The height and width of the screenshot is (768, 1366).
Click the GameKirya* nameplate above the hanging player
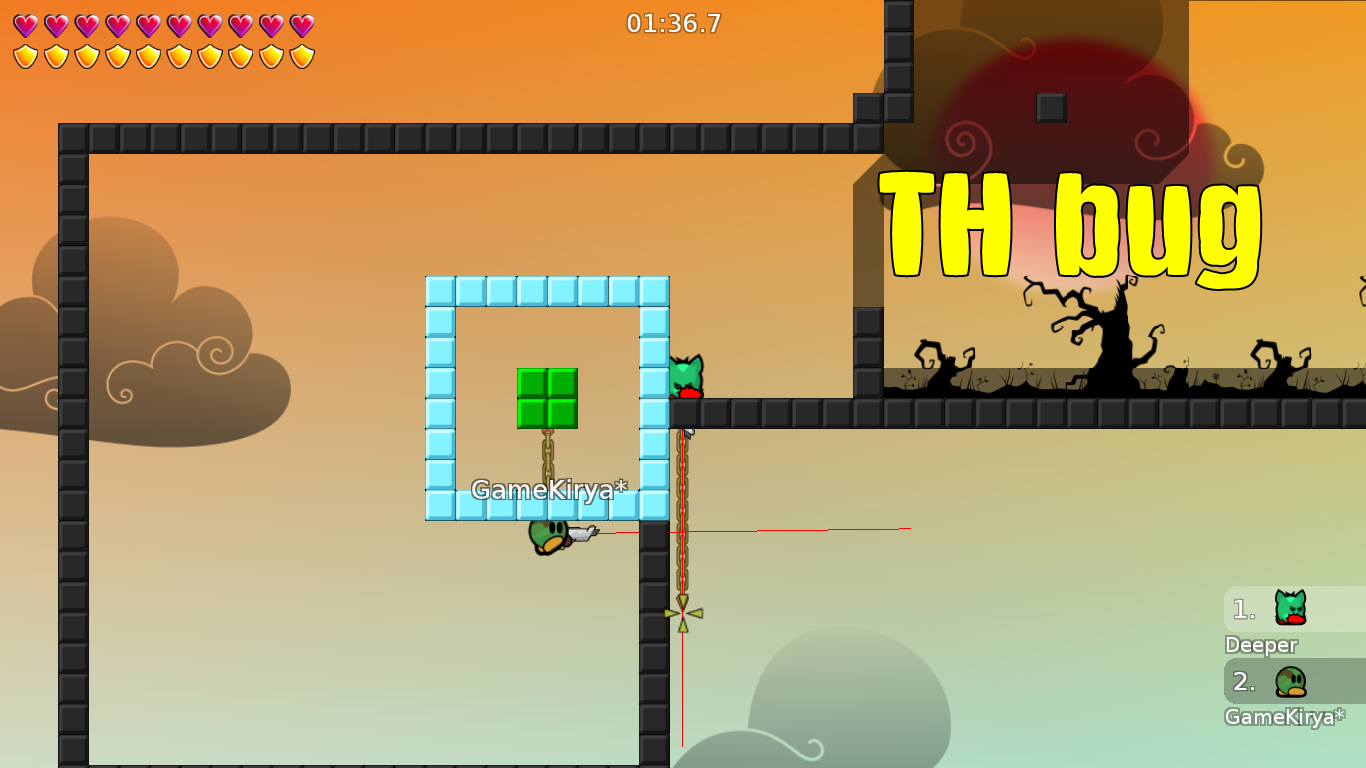coord(548,490)
